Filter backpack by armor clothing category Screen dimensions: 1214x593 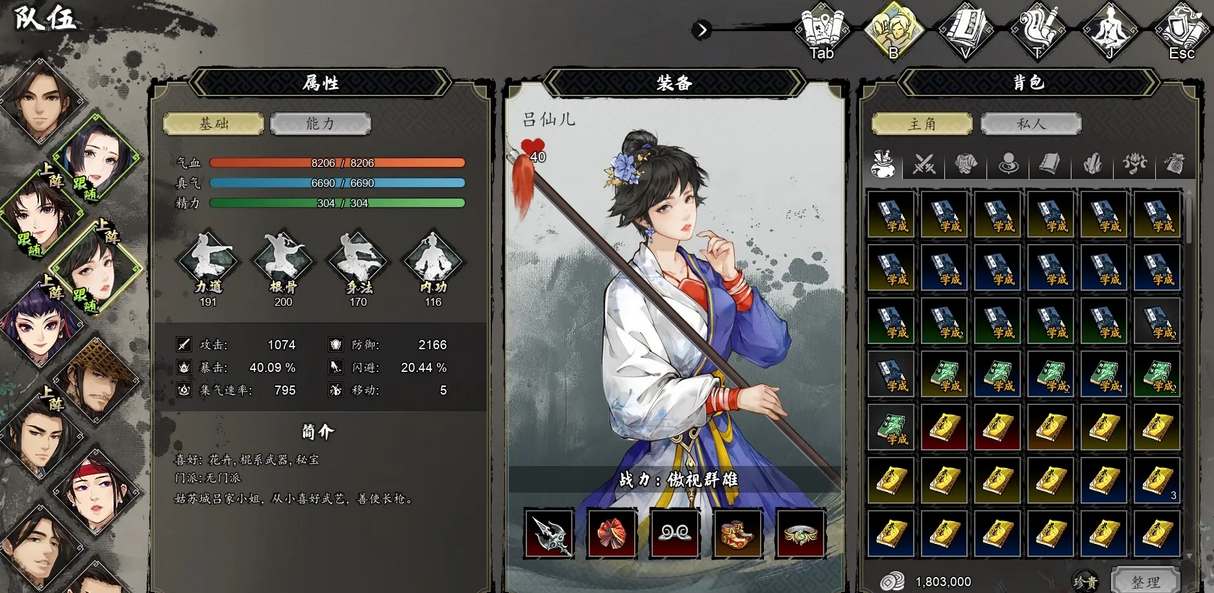click(966, 164)
